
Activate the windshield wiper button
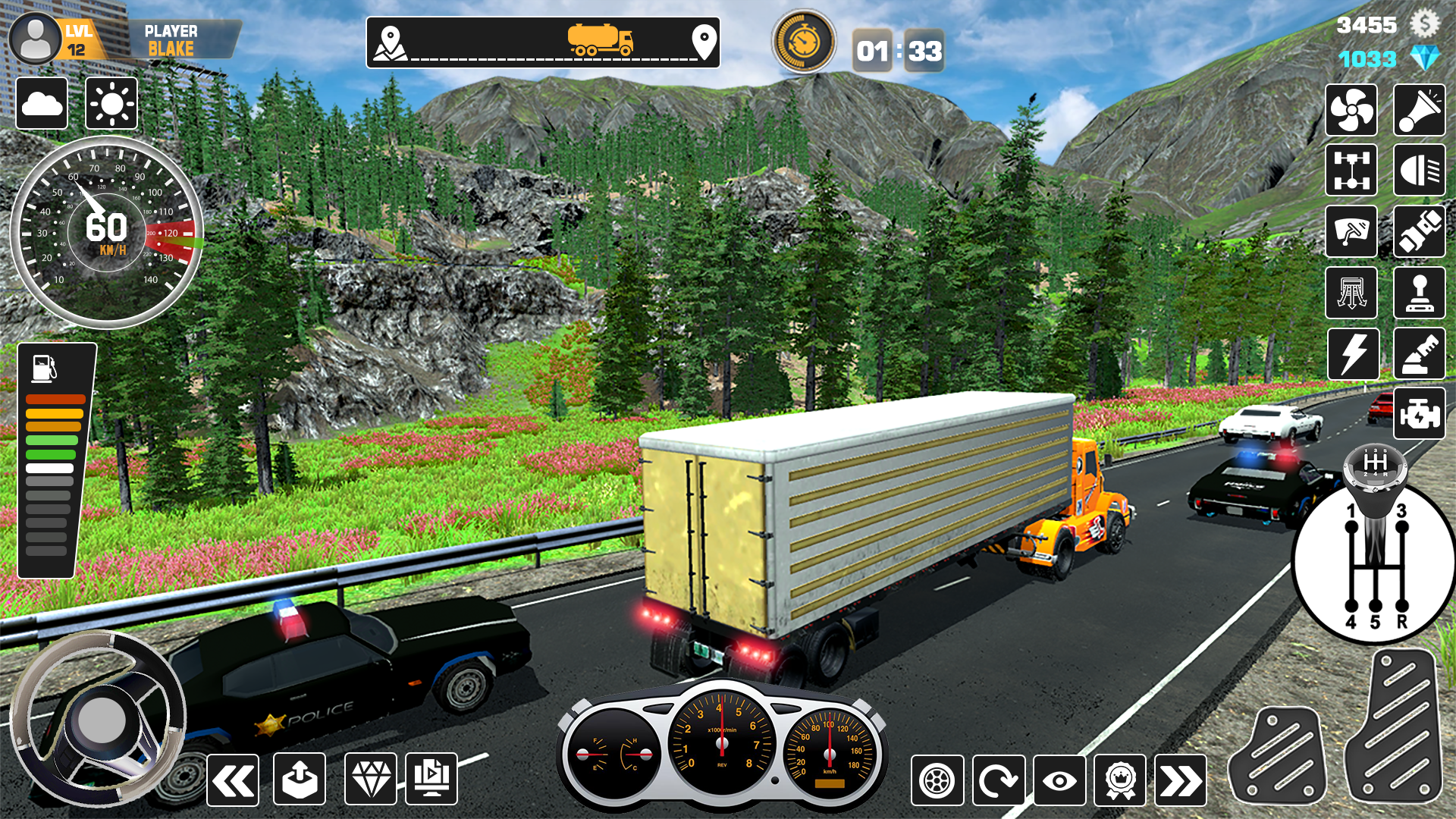coord(1351,231)
